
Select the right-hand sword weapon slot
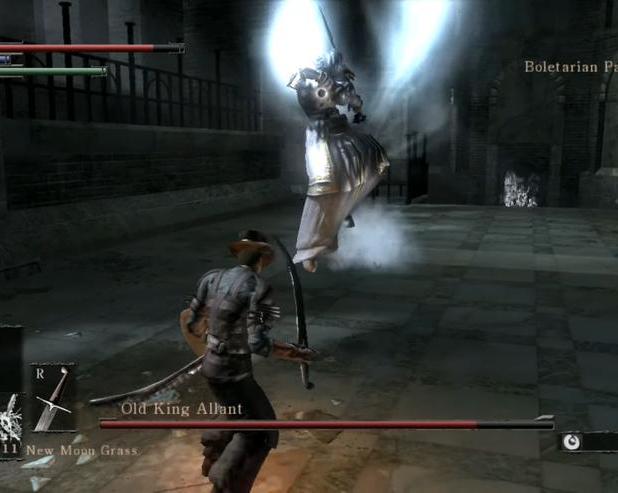pyautogui.click(x=53, y=396)
